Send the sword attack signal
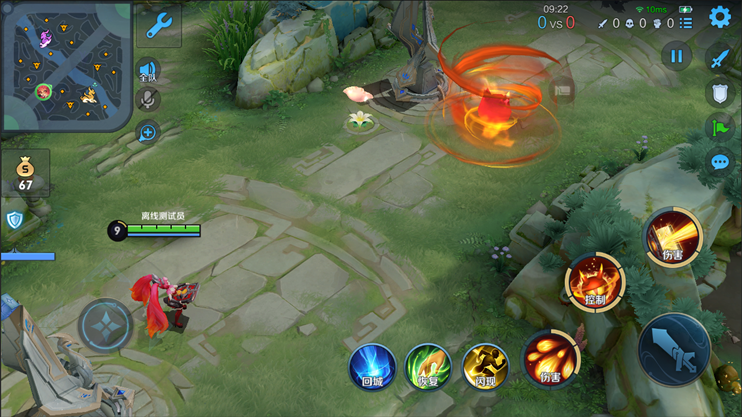 click(x=719, y=59)
